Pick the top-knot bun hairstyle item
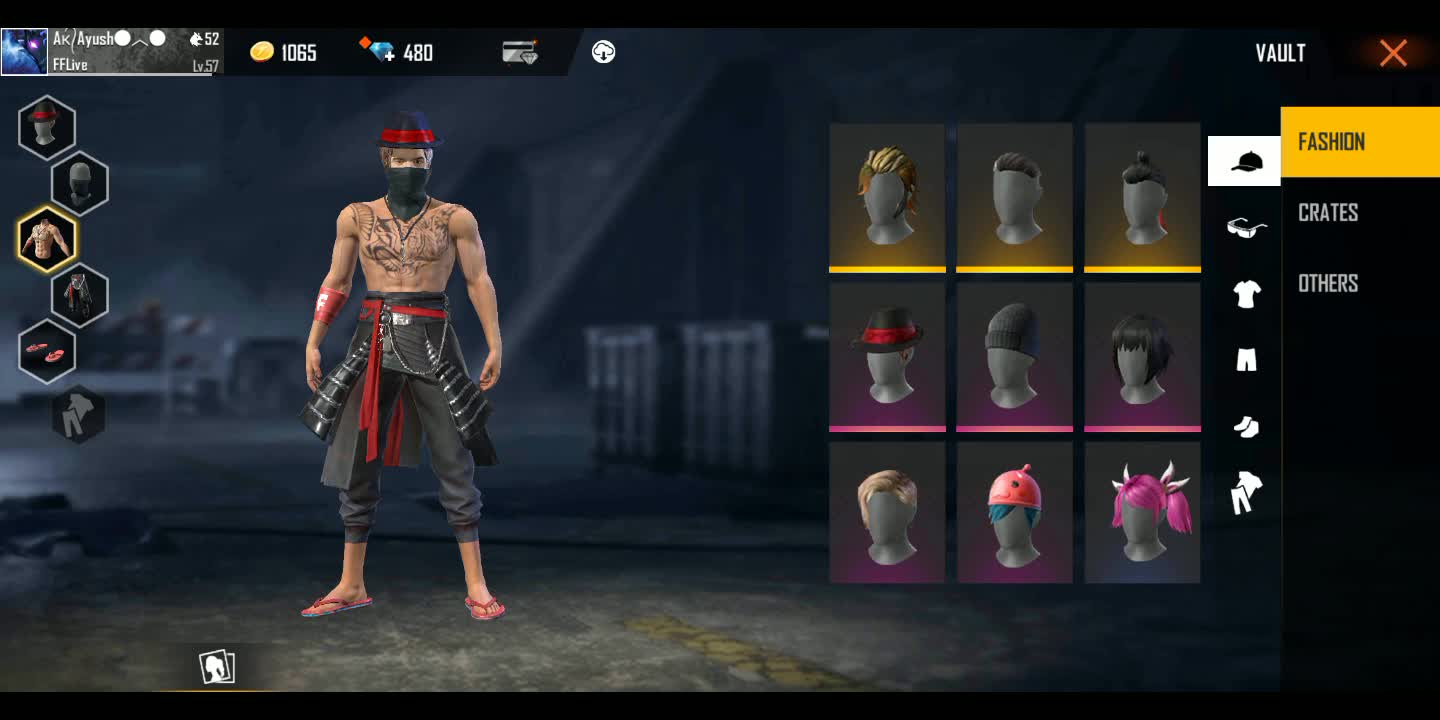1440x720 pixels. pyautogui.click(x=1142, y=197)
